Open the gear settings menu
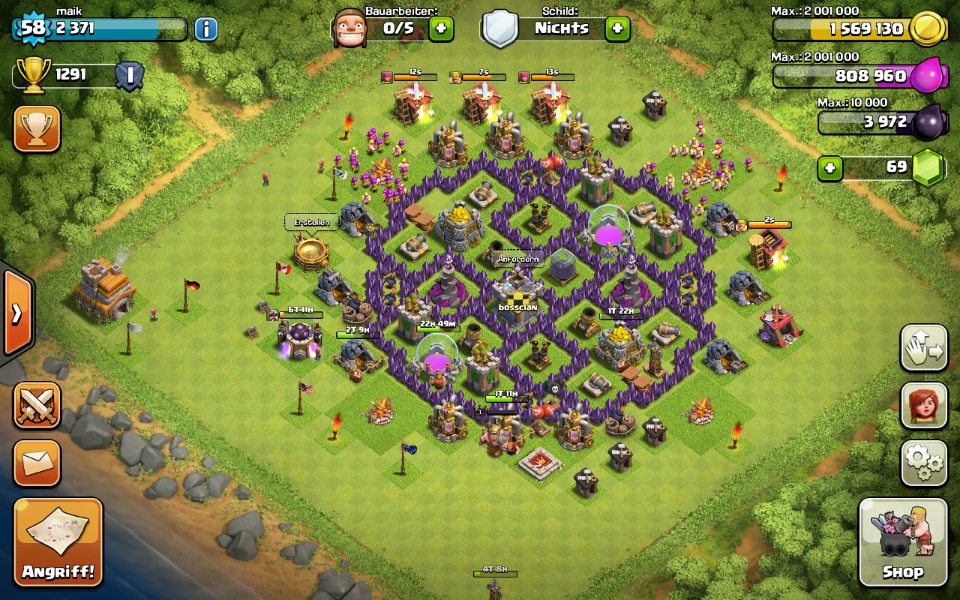 click(924, 463)
